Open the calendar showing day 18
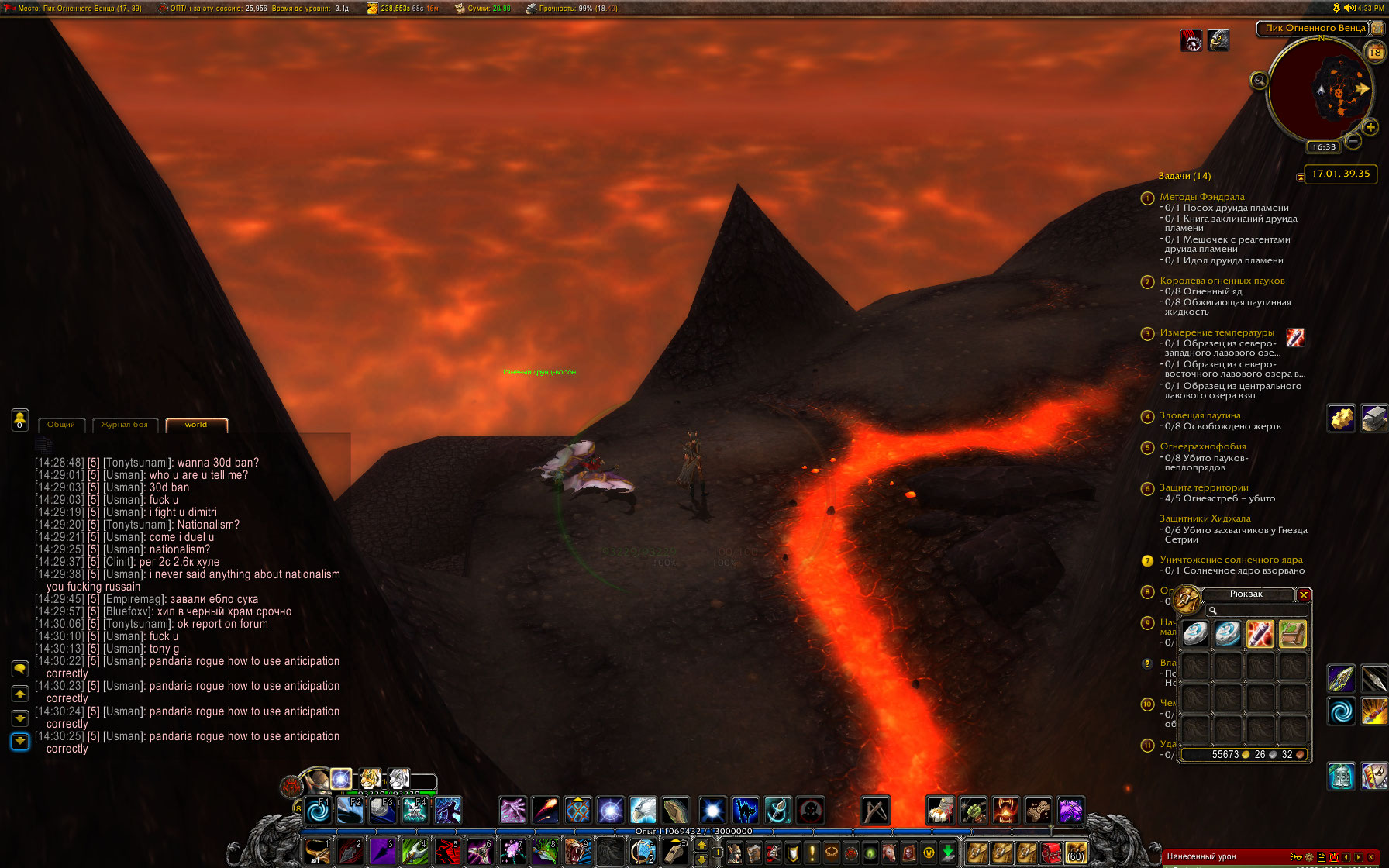 1376,52
